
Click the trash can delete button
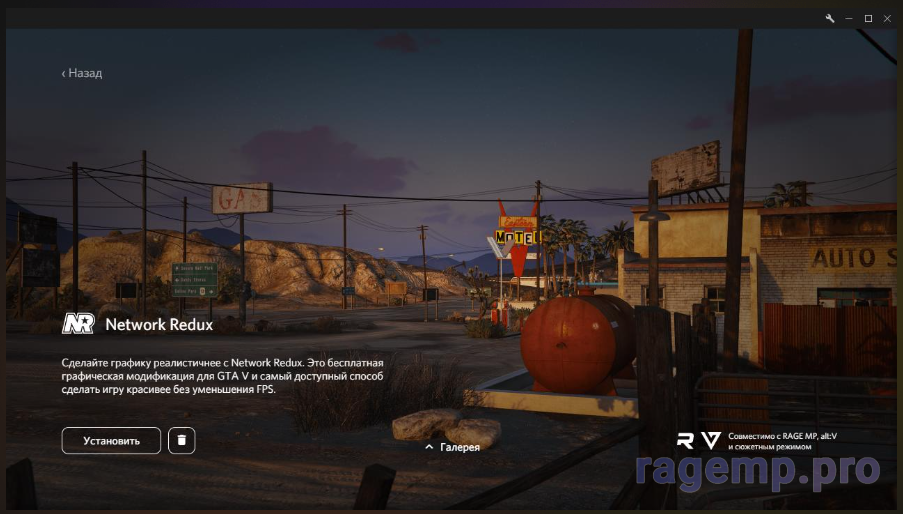tap(181, 440)
